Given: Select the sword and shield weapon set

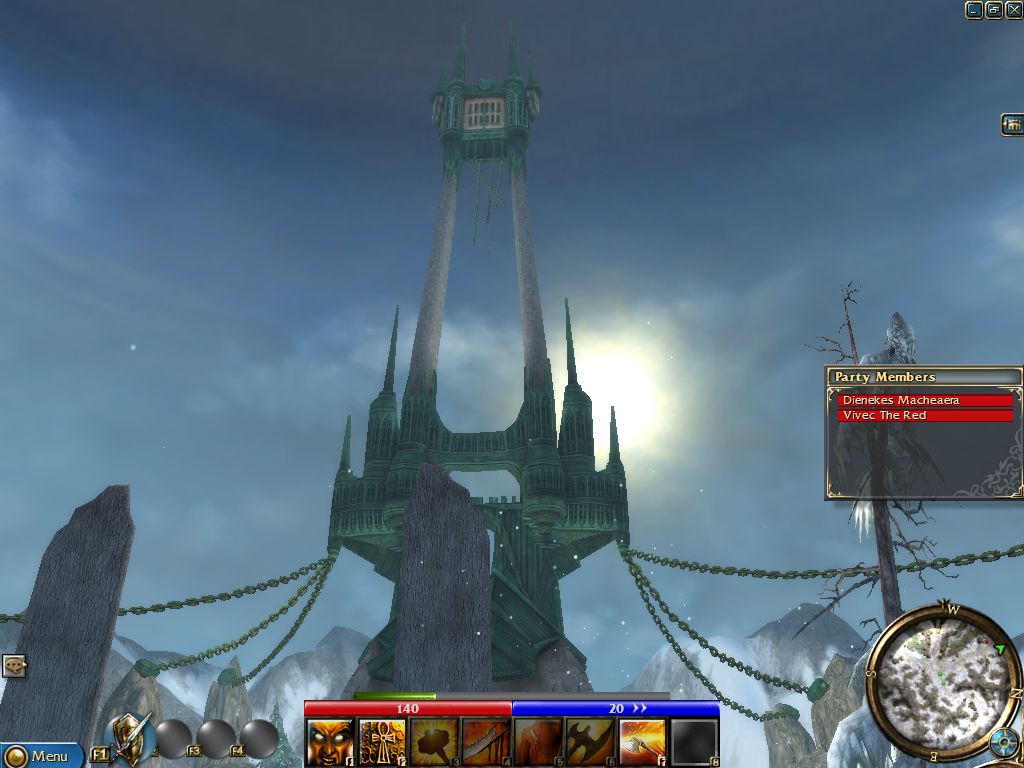Looking at the screenshot, I should pyautogui.click(x=131, y=738).
